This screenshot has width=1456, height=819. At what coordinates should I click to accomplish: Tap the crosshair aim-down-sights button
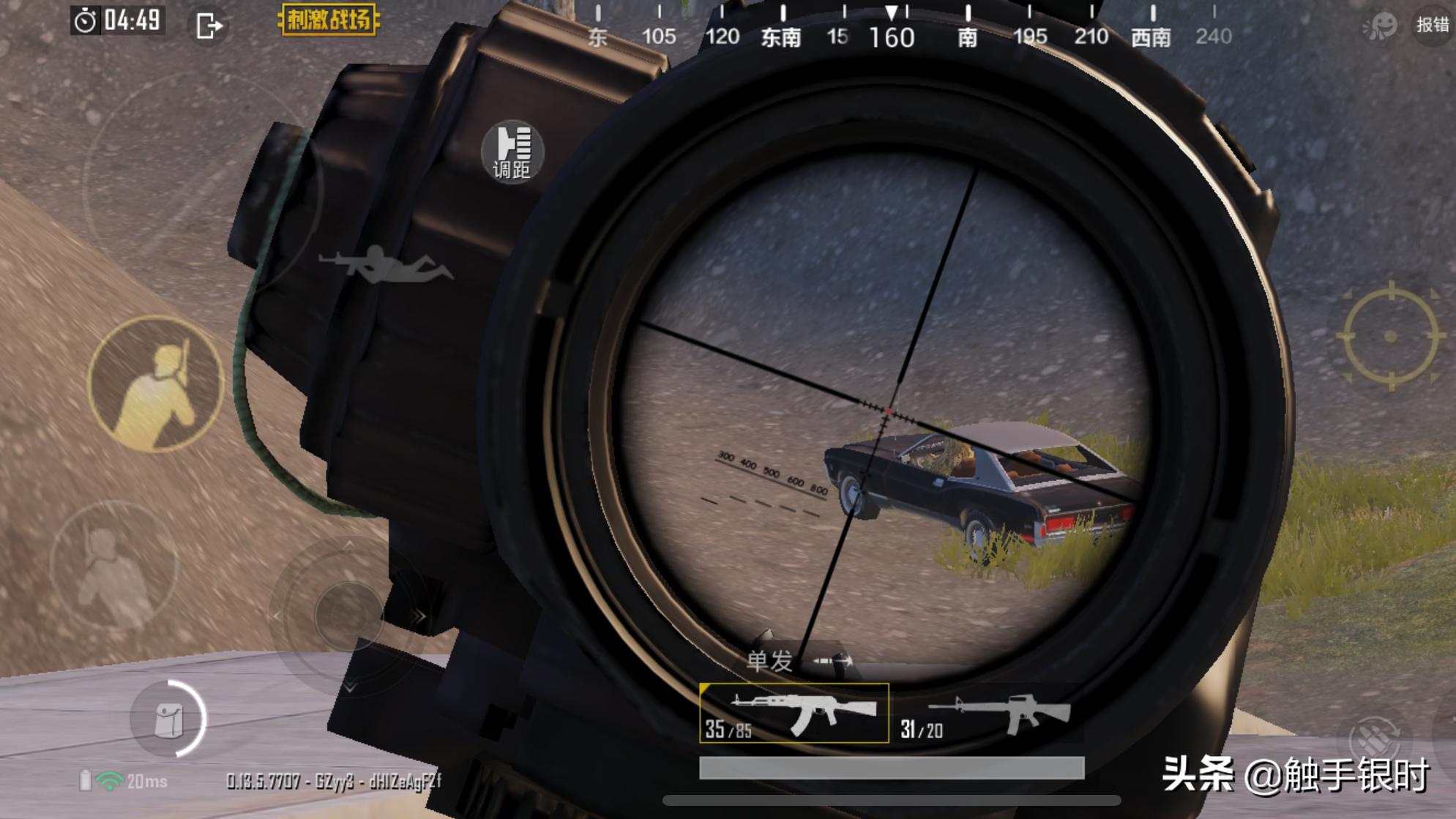pyautogui.click(x=1390, y=336)
